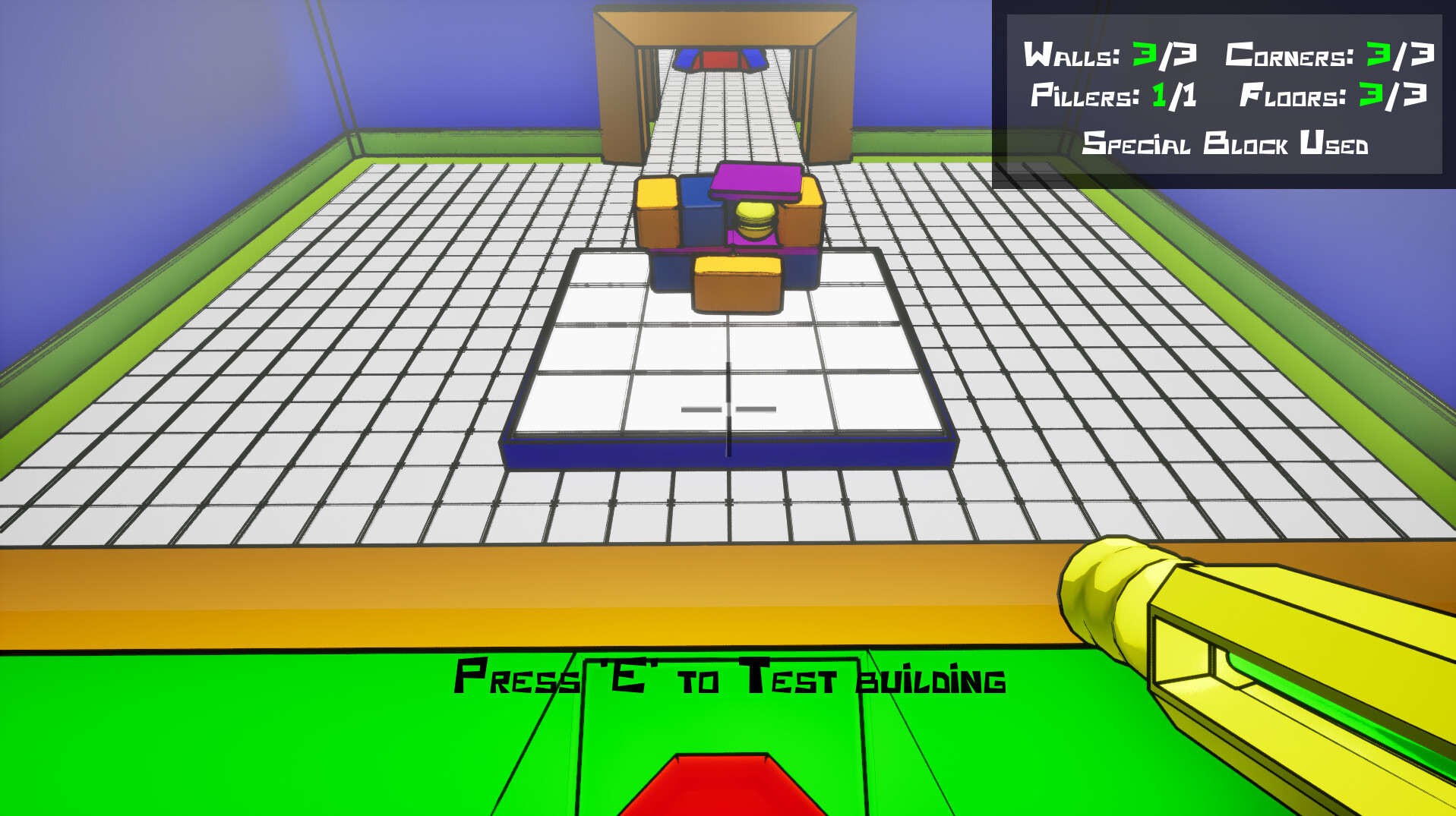Screen dimensions: 1456x816
Task: Select the Corners 3/3 indicator
Action: click(x=1333, y=53)
